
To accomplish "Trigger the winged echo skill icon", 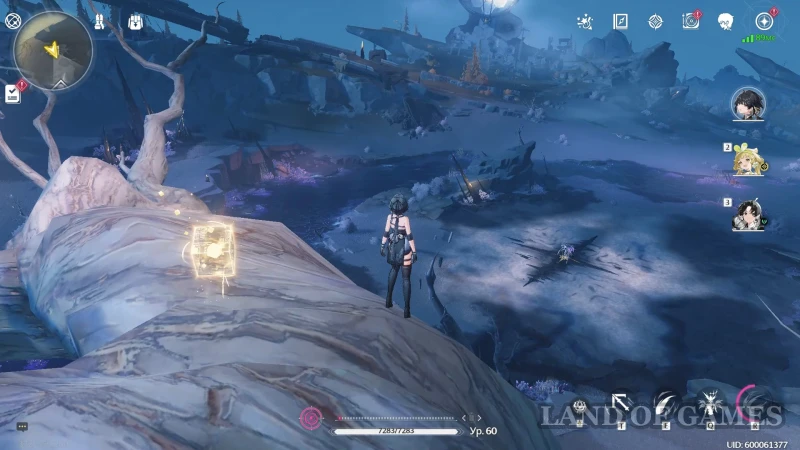I will [710, 404].
